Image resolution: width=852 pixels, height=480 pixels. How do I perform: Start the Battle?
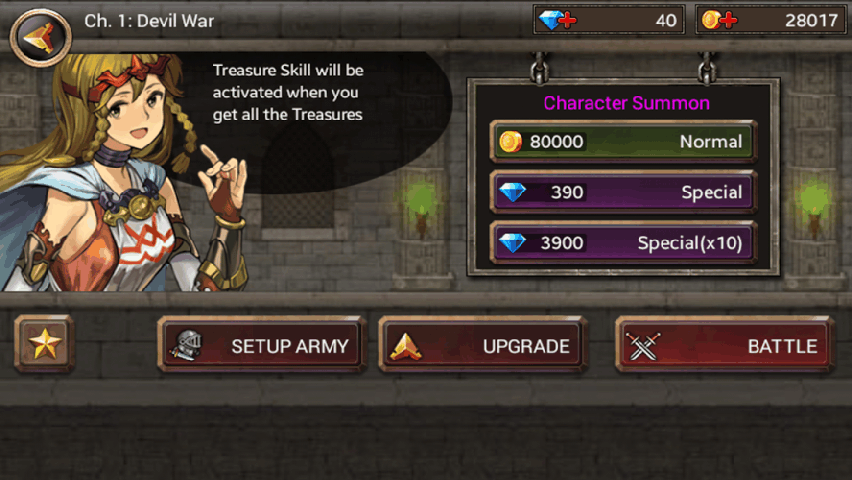point(724,346)
